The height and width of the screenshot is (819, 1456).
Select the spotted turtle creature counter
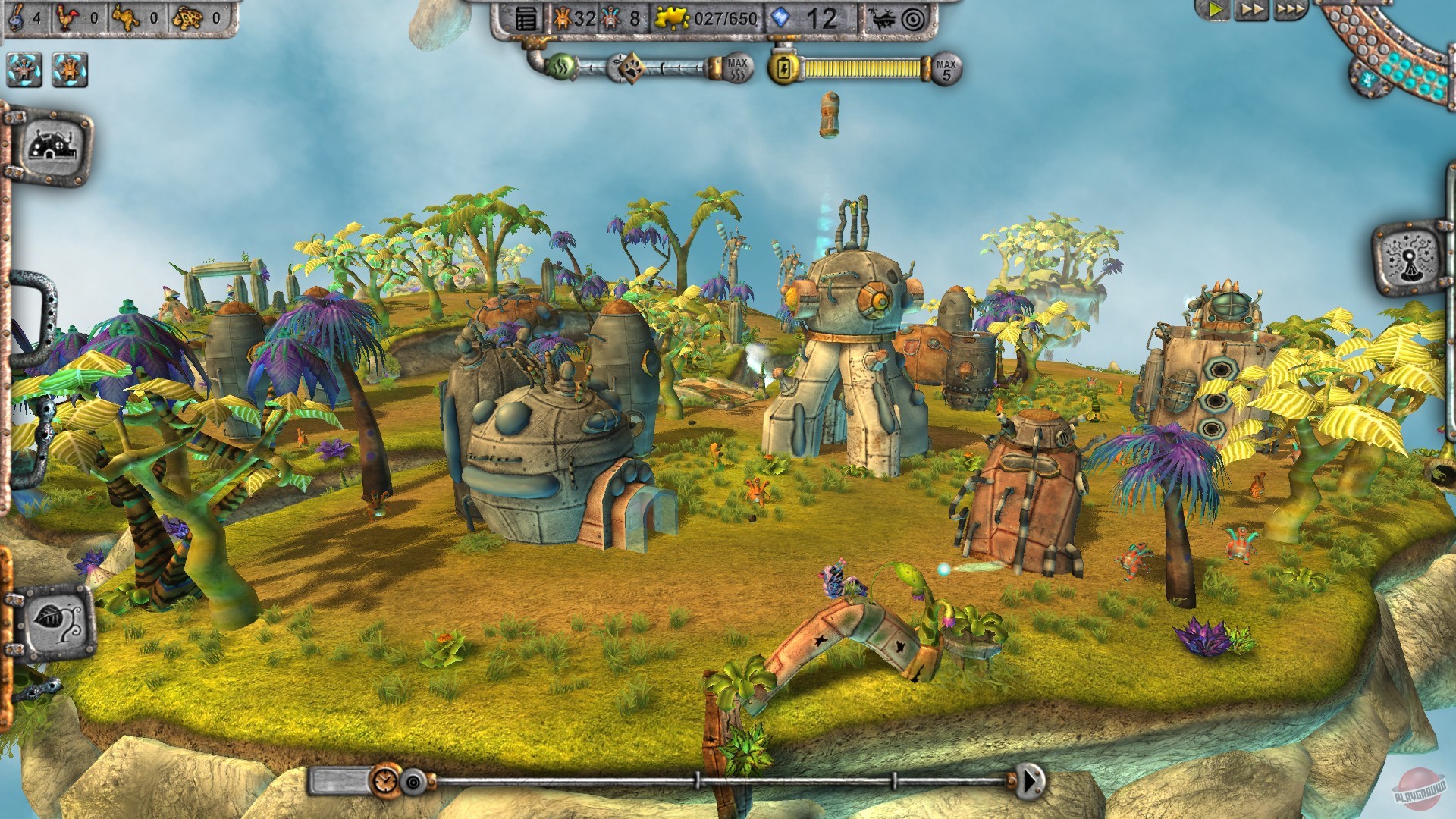coord(188,18)
